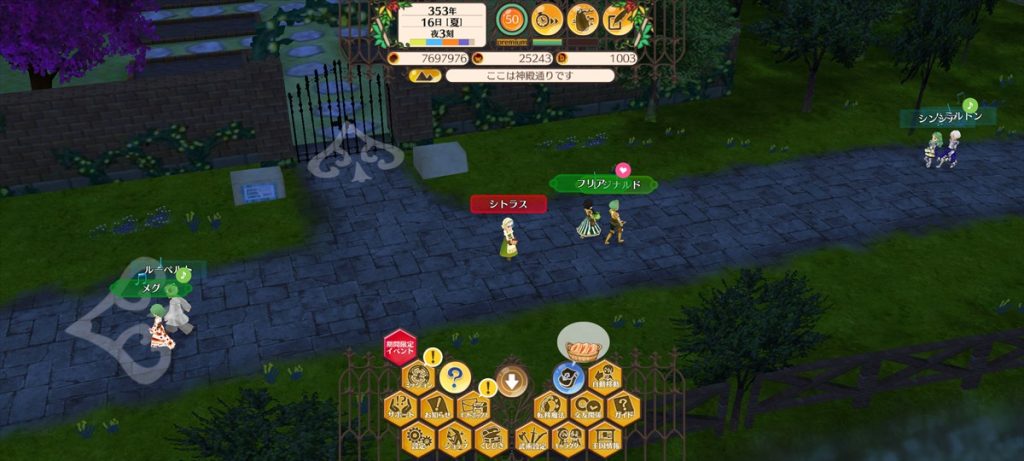The height and width of the screenshot is (461, 1024).
Task: Activate Auto Move (自動移動)
Action: click(x=604, y=378)
